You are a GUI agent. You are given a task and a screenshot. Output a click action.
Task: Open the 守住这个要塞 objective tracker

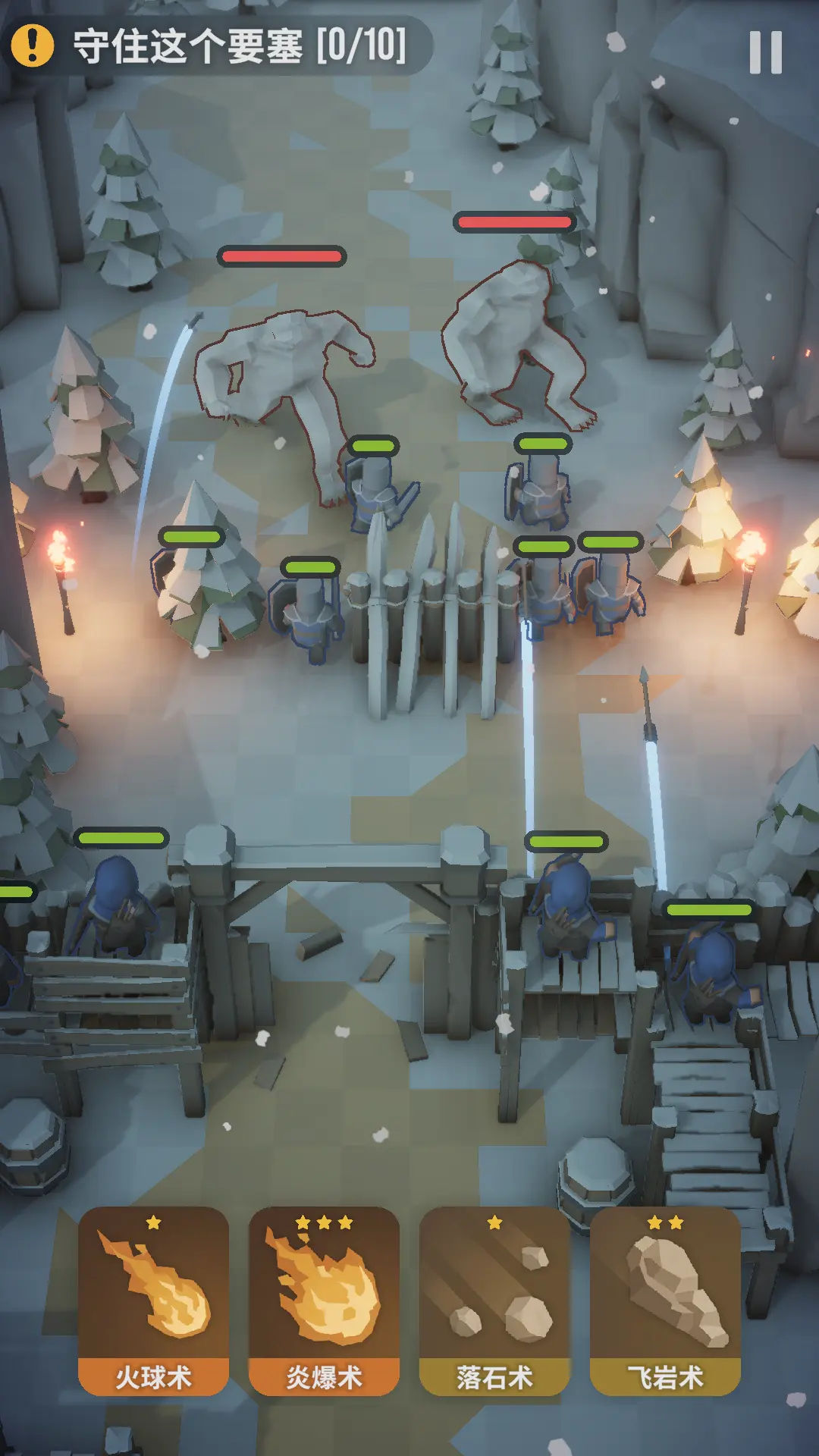point(220,45)
